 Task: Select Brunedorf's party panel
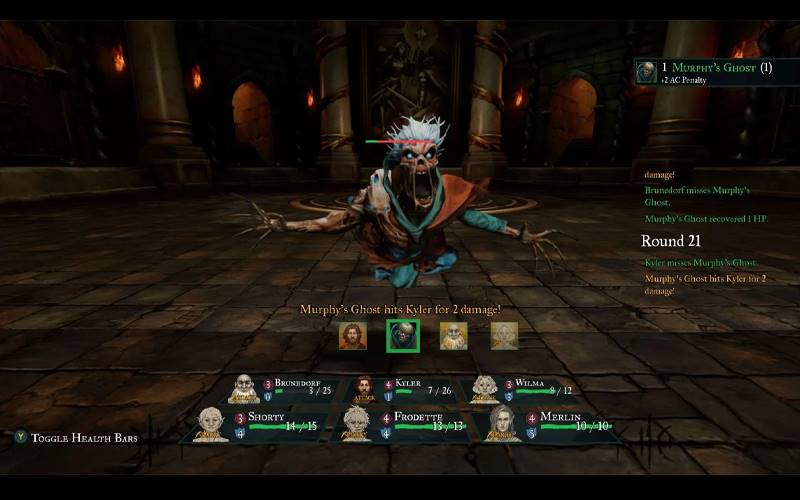(284, 388)
